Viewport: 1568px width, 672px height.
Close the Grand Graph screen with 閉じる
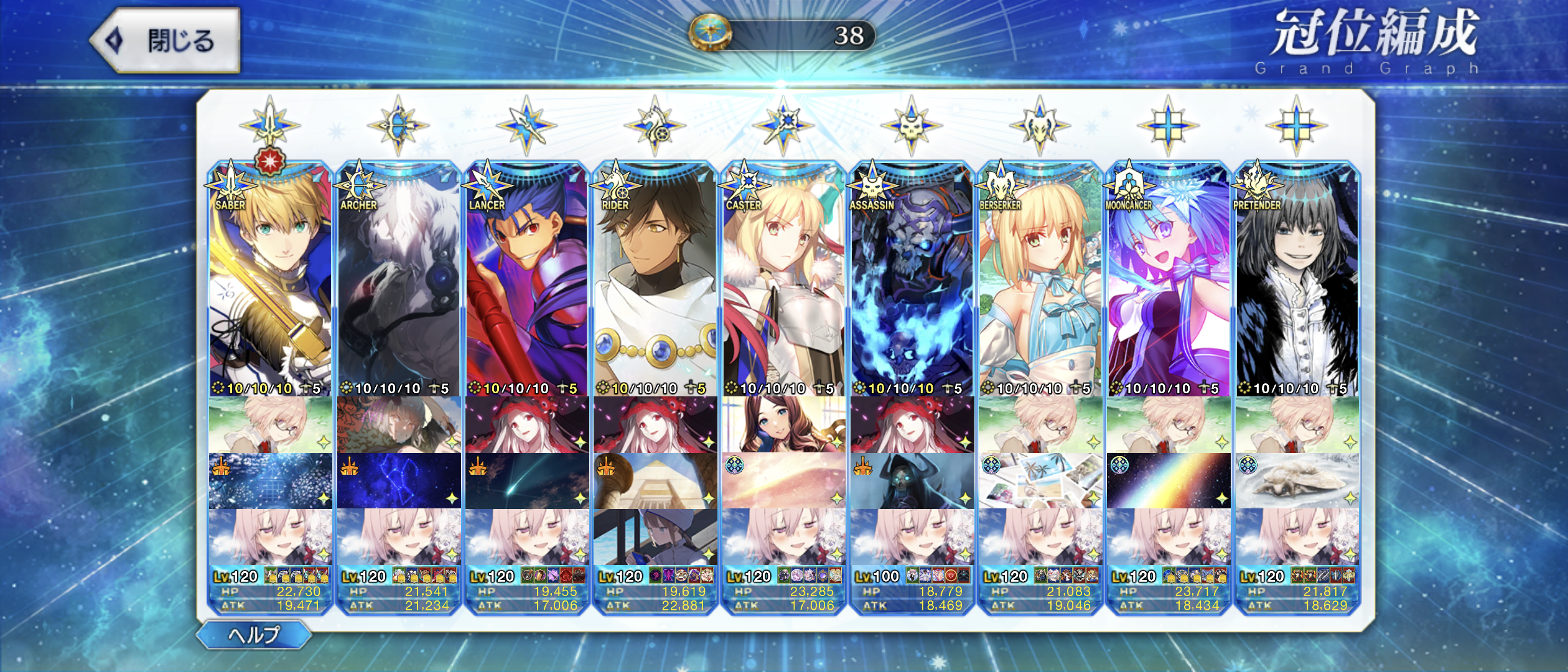point(166,41)
